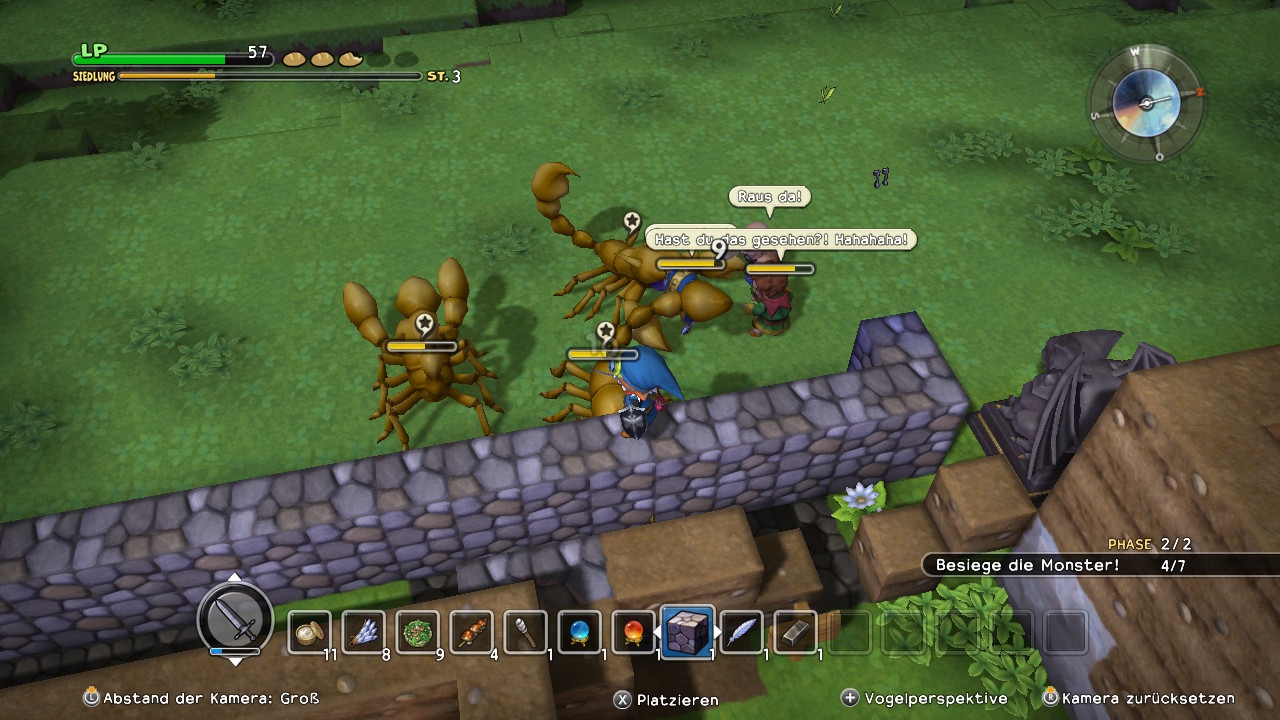Choose the white crystal shards slot
Viewport: 1280px width, 720px height.
click(364, 632)
